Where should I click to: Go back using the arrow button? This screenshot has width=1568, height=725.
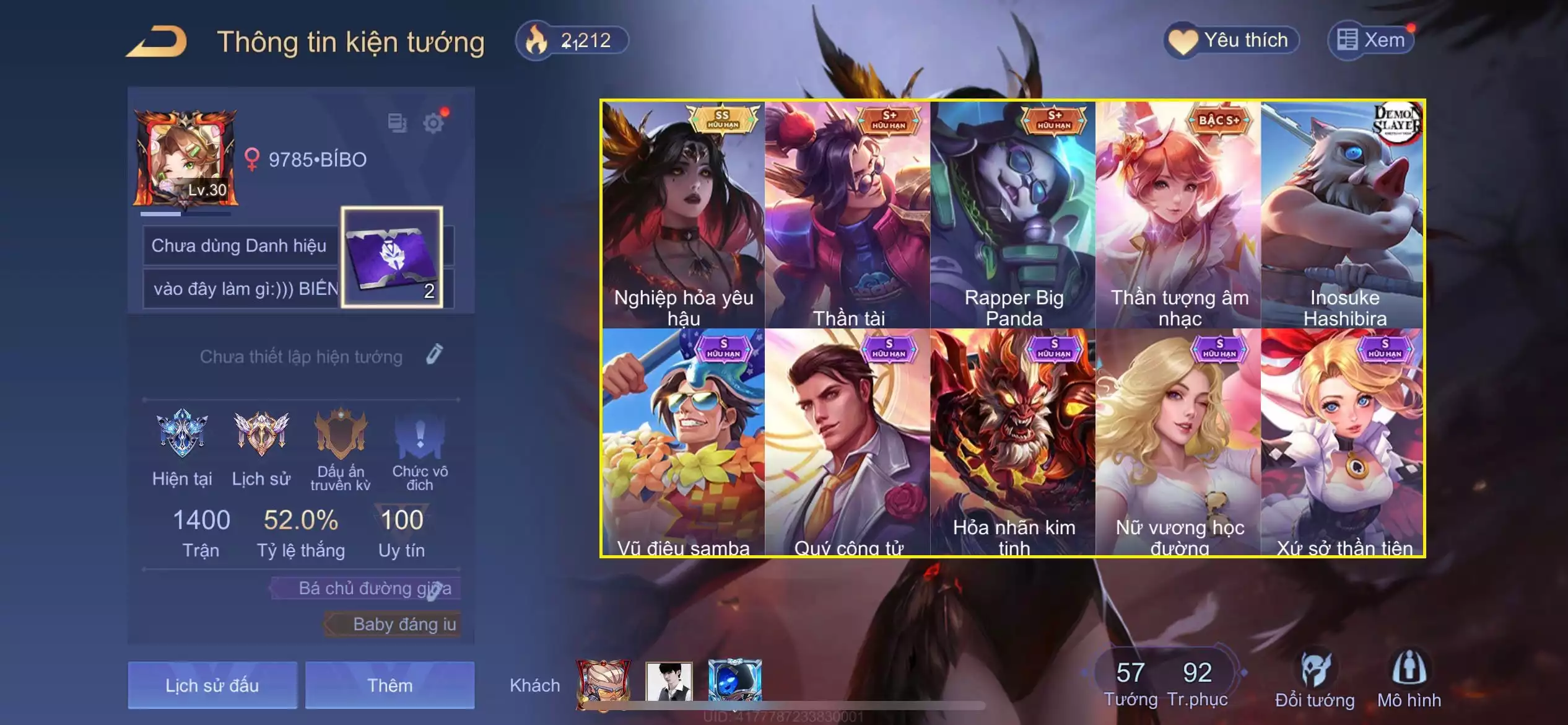pos(157,42)
